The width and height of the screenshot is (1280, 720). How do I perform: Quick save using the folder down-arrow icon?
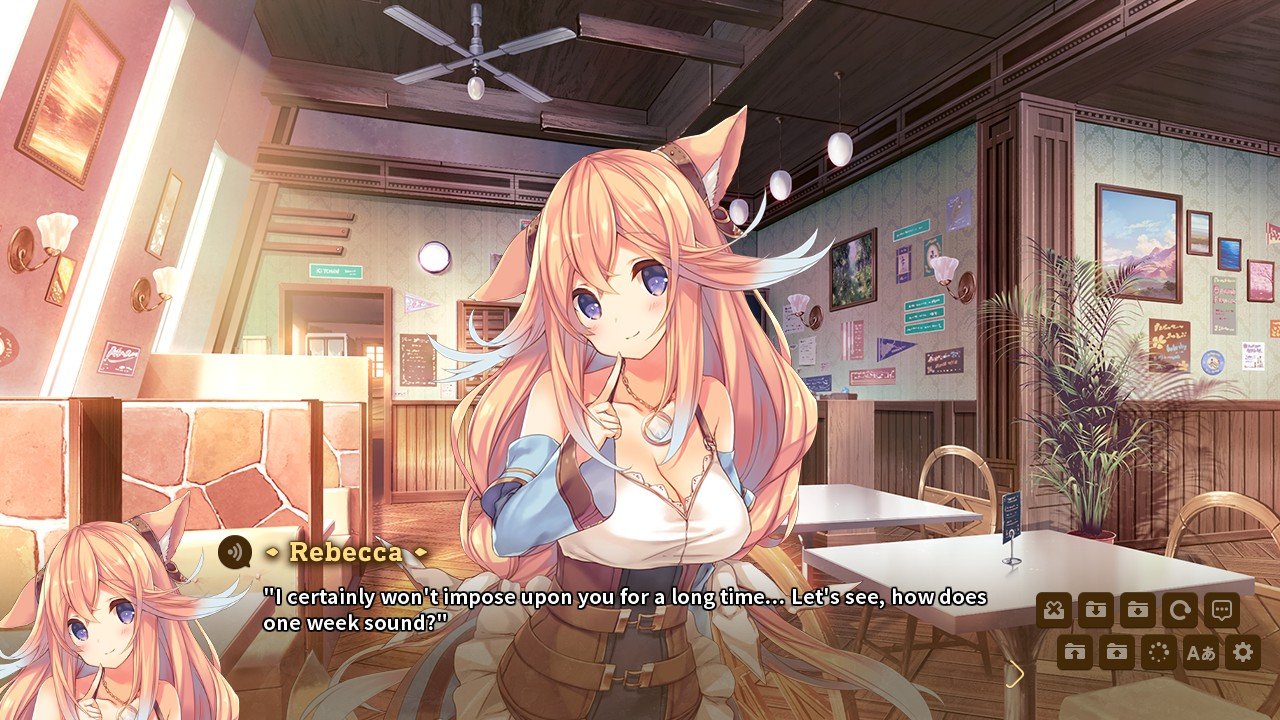click(1096, 608)
